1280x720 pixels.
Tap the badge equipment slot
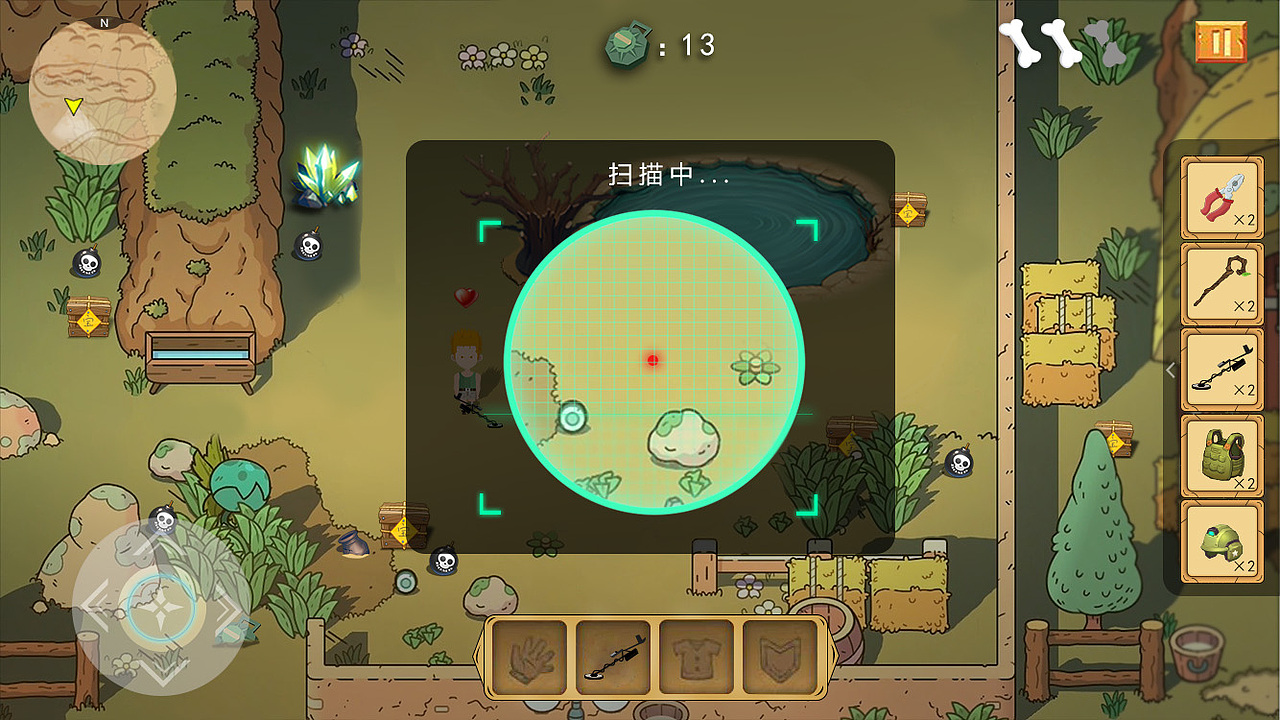tap(780, 656)
